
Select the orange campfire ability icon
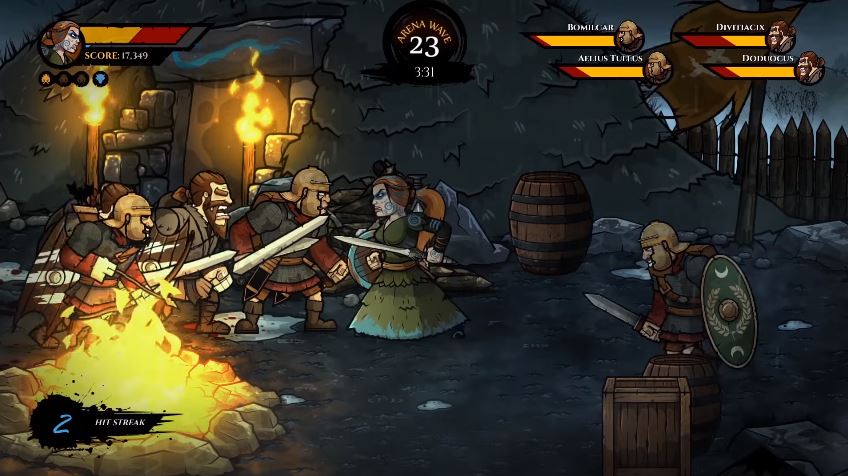click(47, 79)
